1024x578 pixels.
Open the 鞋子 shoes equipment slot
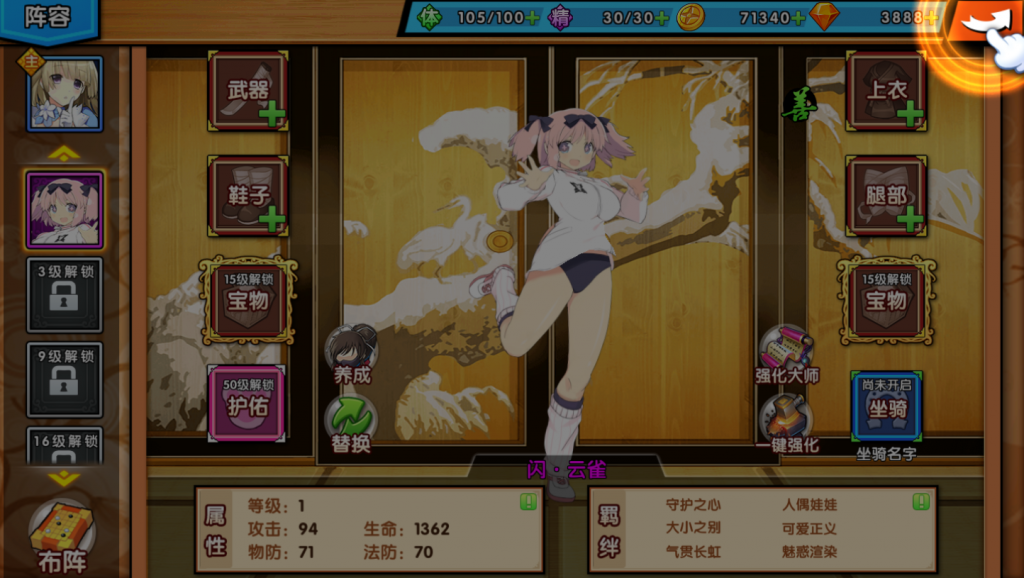tap(248, 195)
